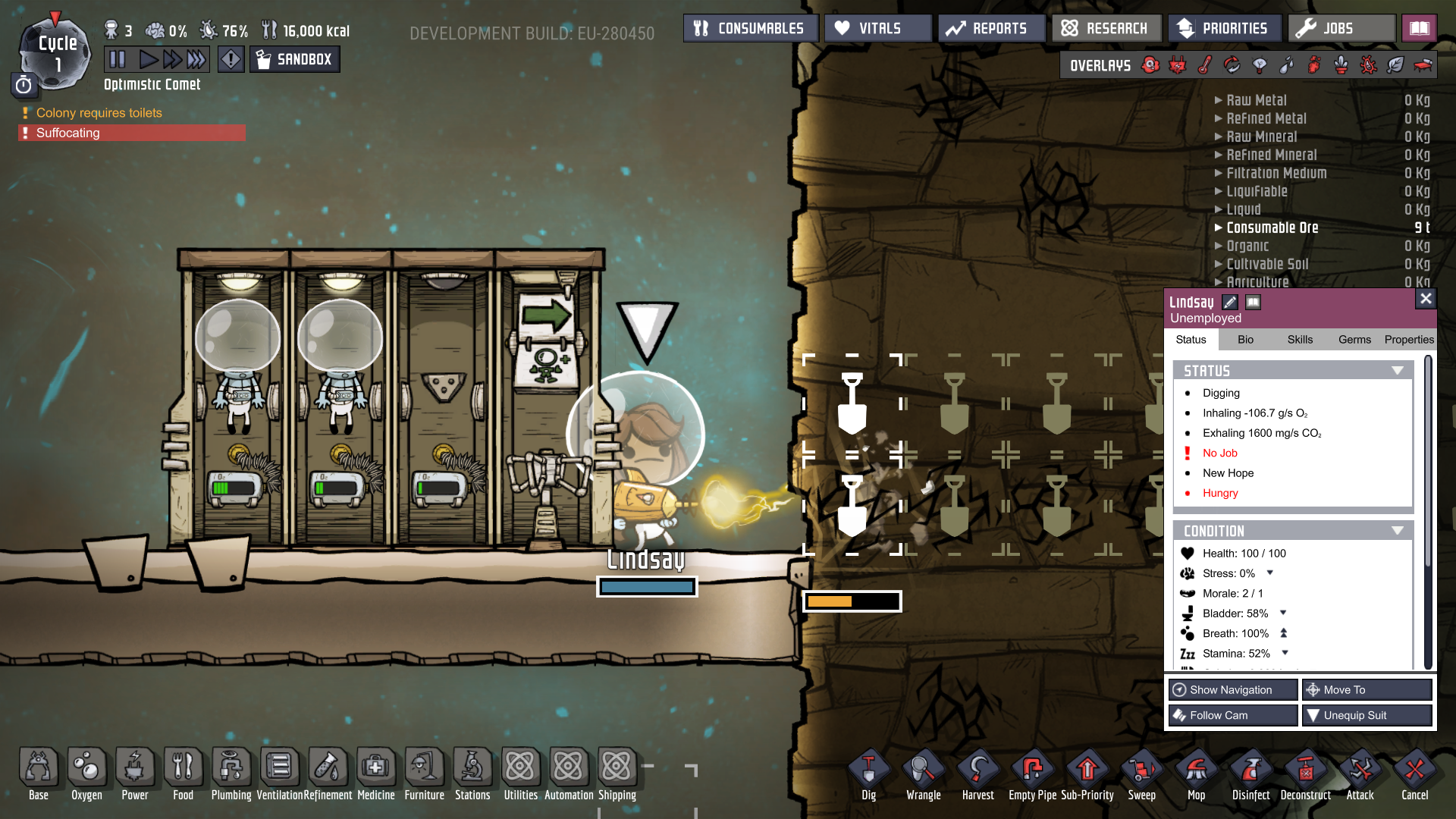Select the Dig tool

(869, 773)
